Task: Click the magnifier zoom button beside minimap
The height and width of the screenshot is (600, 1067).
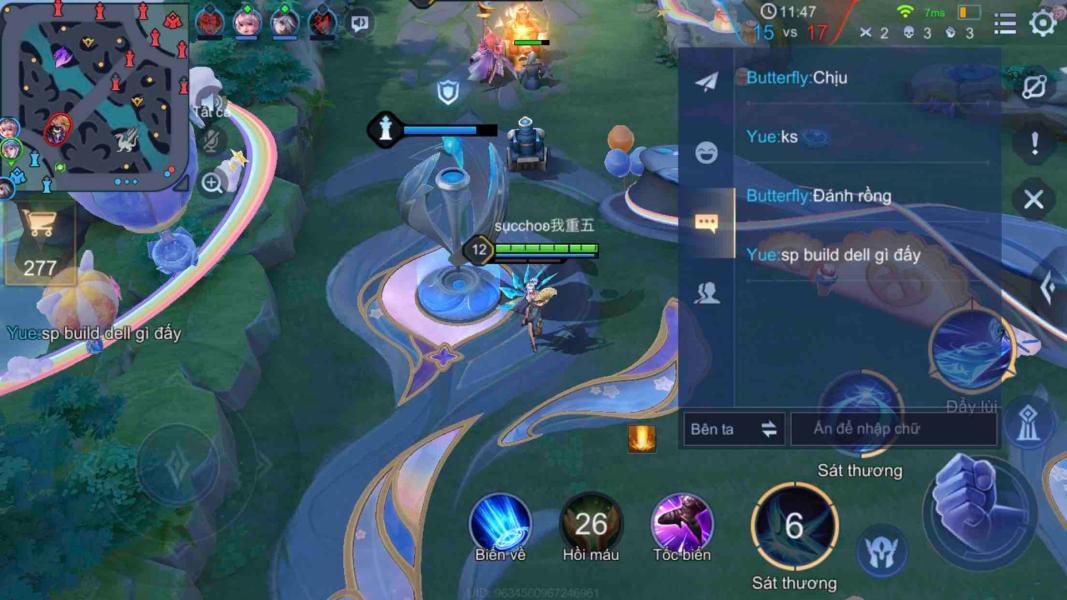Action: [212, 182]
